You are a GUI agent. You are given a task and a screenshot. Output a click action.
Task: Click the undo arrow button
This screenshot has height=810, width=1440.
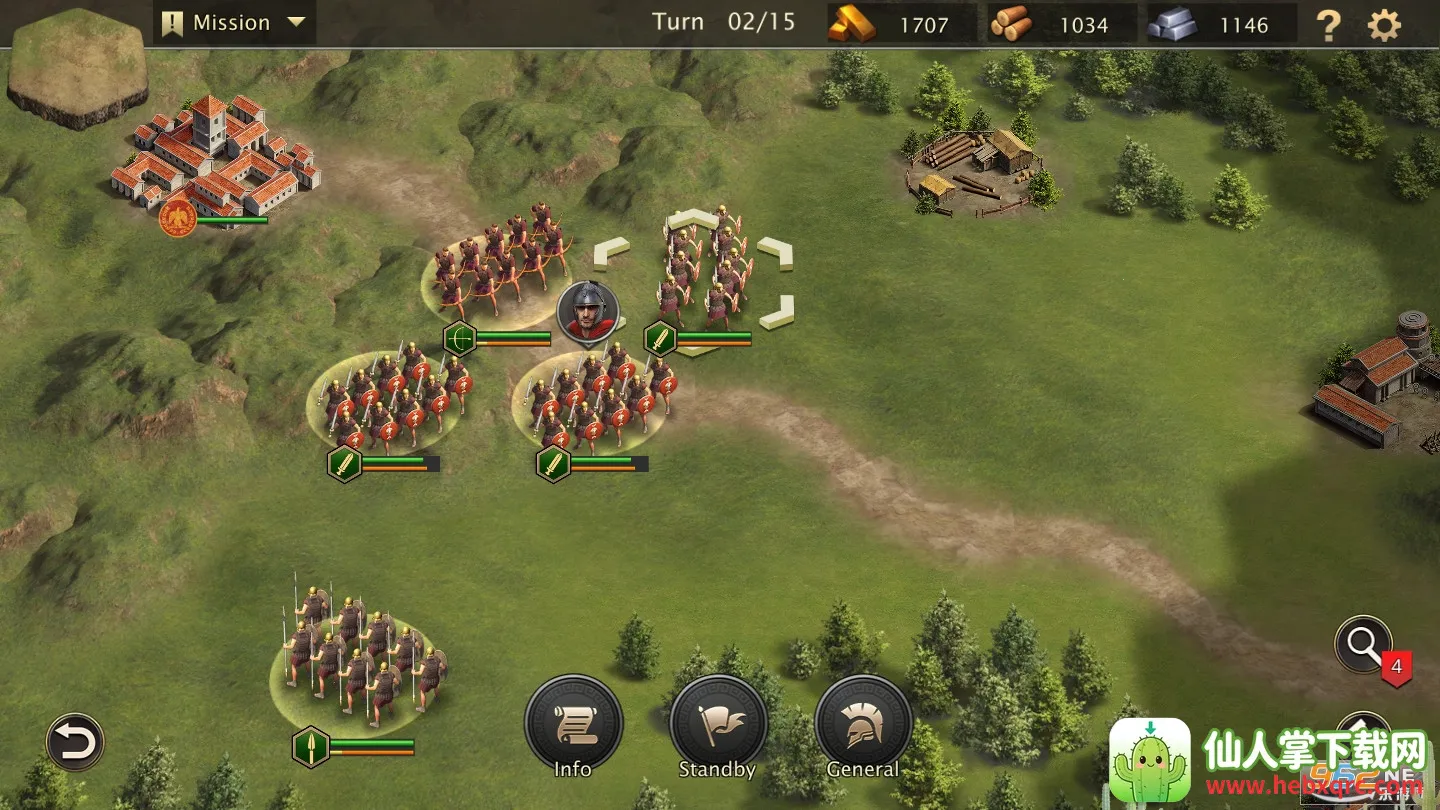(x=75, y=743)
